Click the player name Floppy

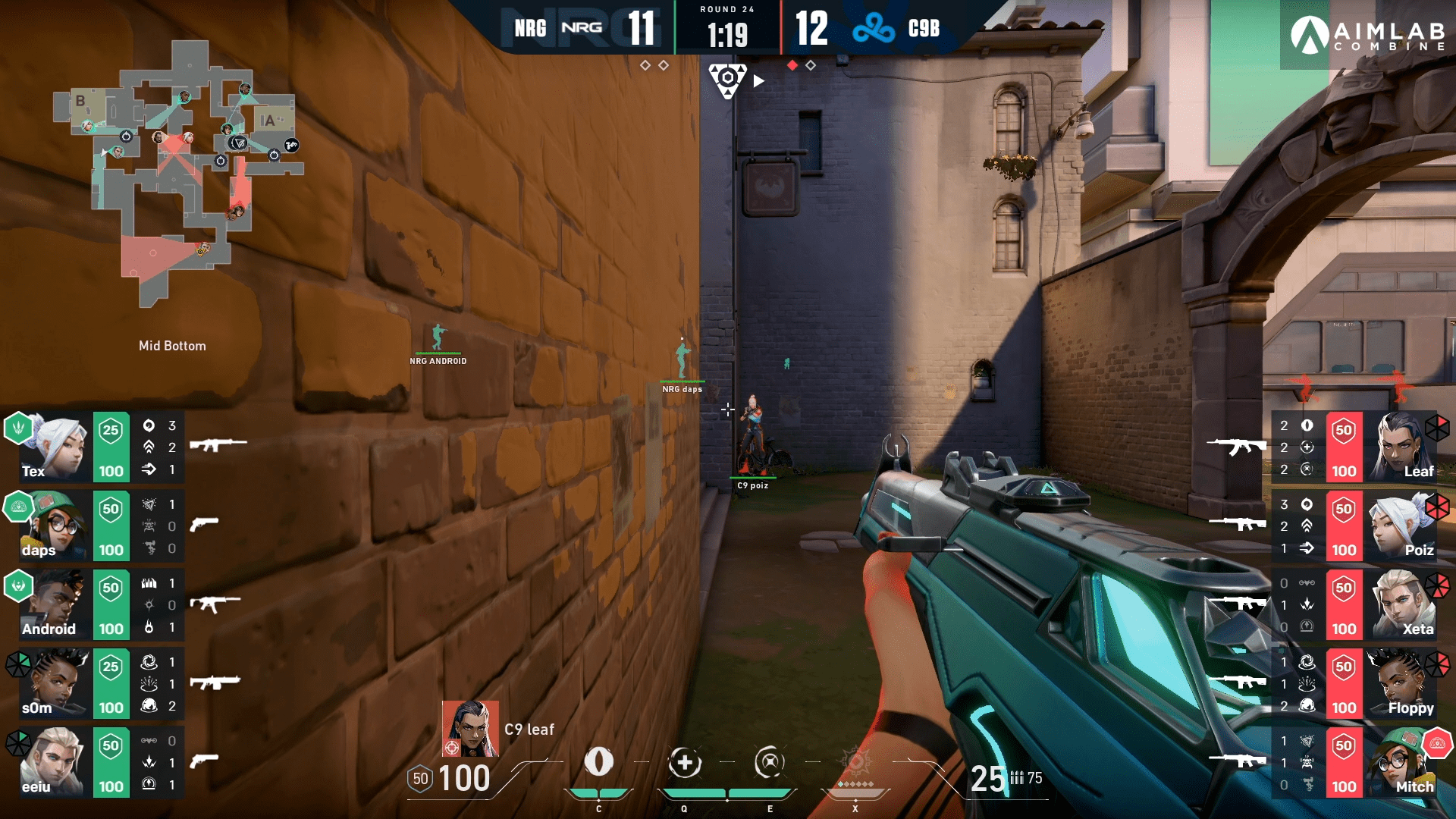pyautogui.click(x=1411, y=708)
